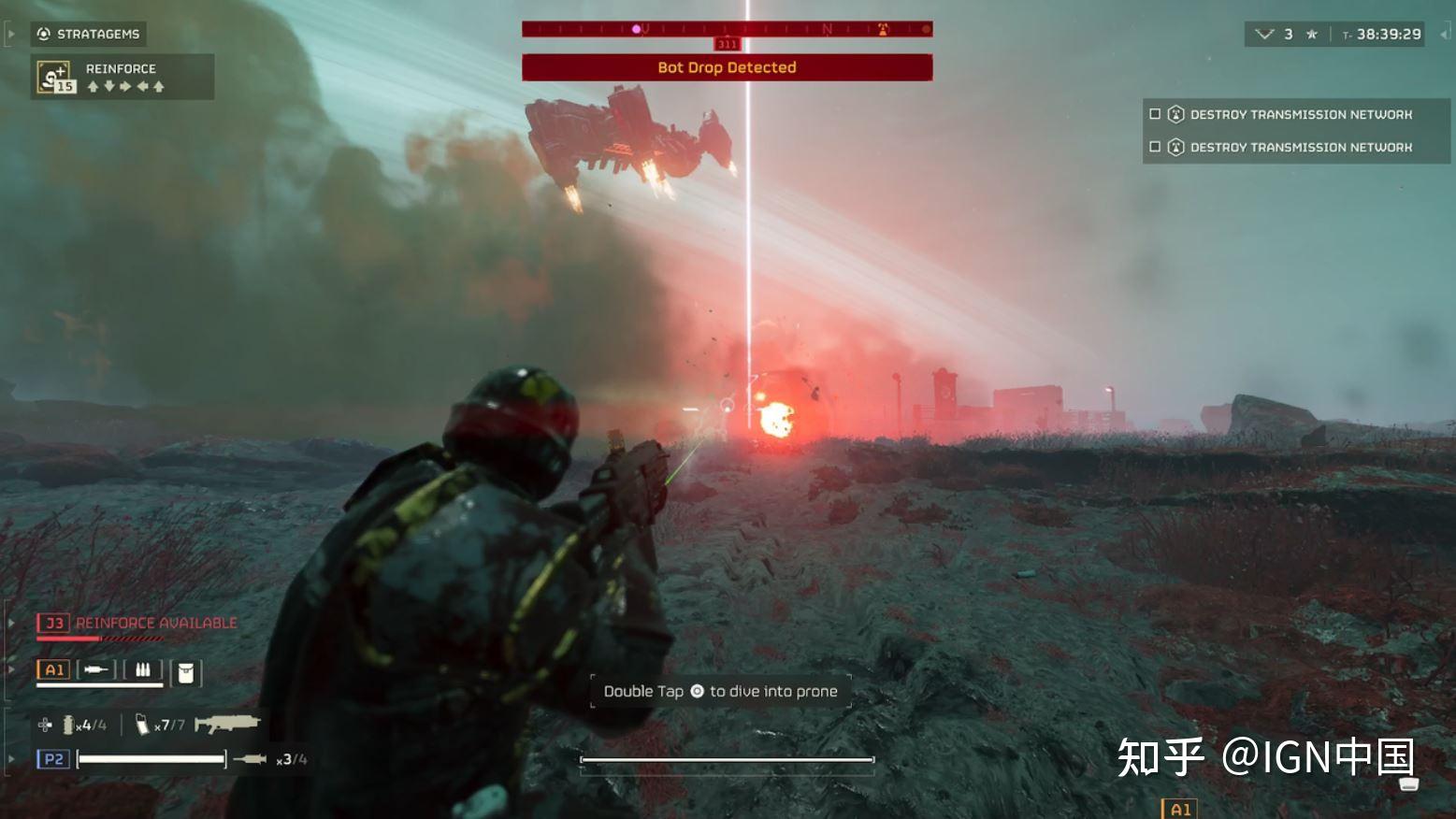Click the second Destroy Transmission Network objective checkbox
1456x819 pixels.
coord(1155,147)
